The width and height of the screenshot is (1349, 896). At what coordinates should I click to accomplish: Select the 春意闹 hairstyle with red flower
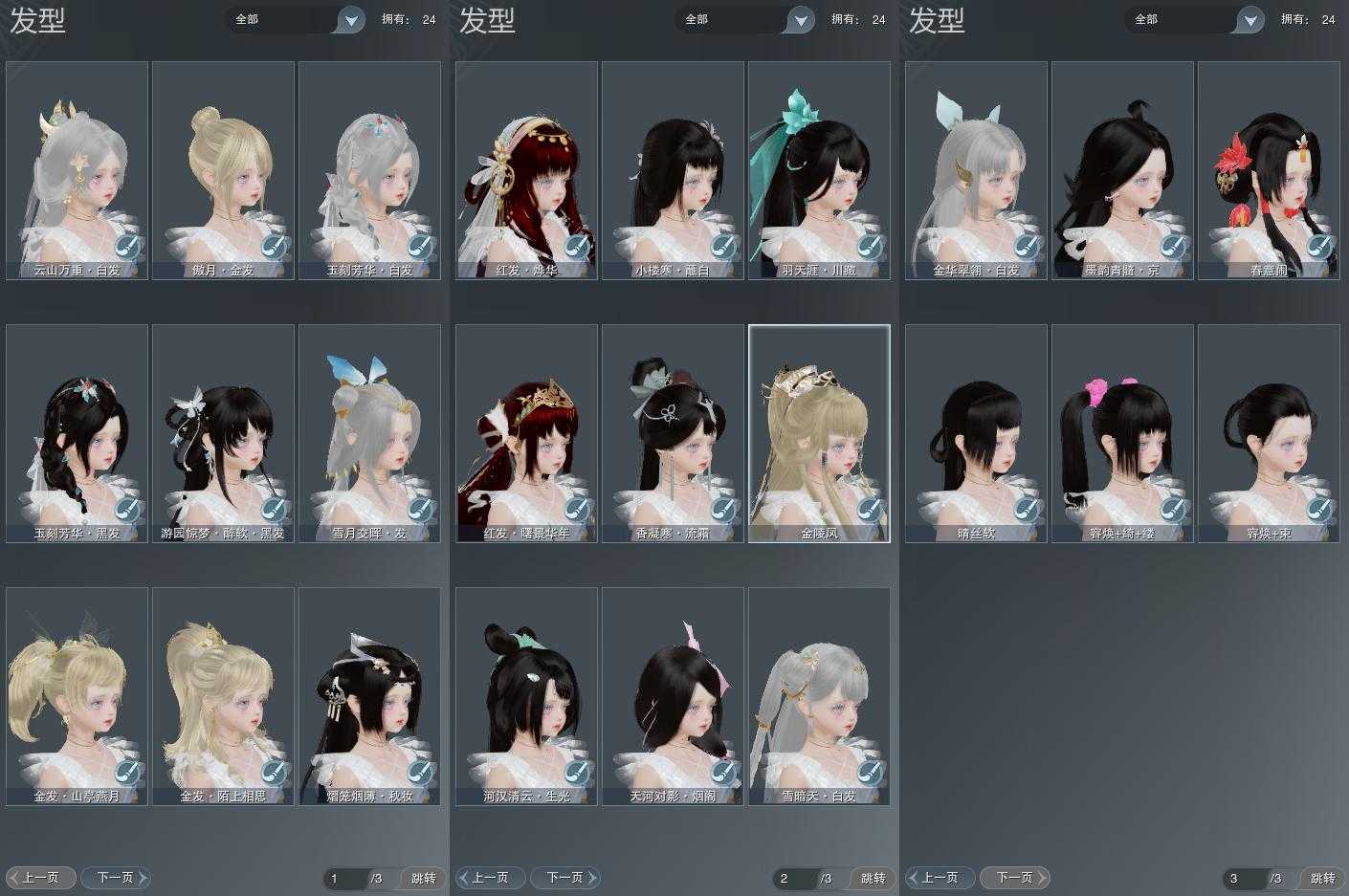(x=1269, y=170)
